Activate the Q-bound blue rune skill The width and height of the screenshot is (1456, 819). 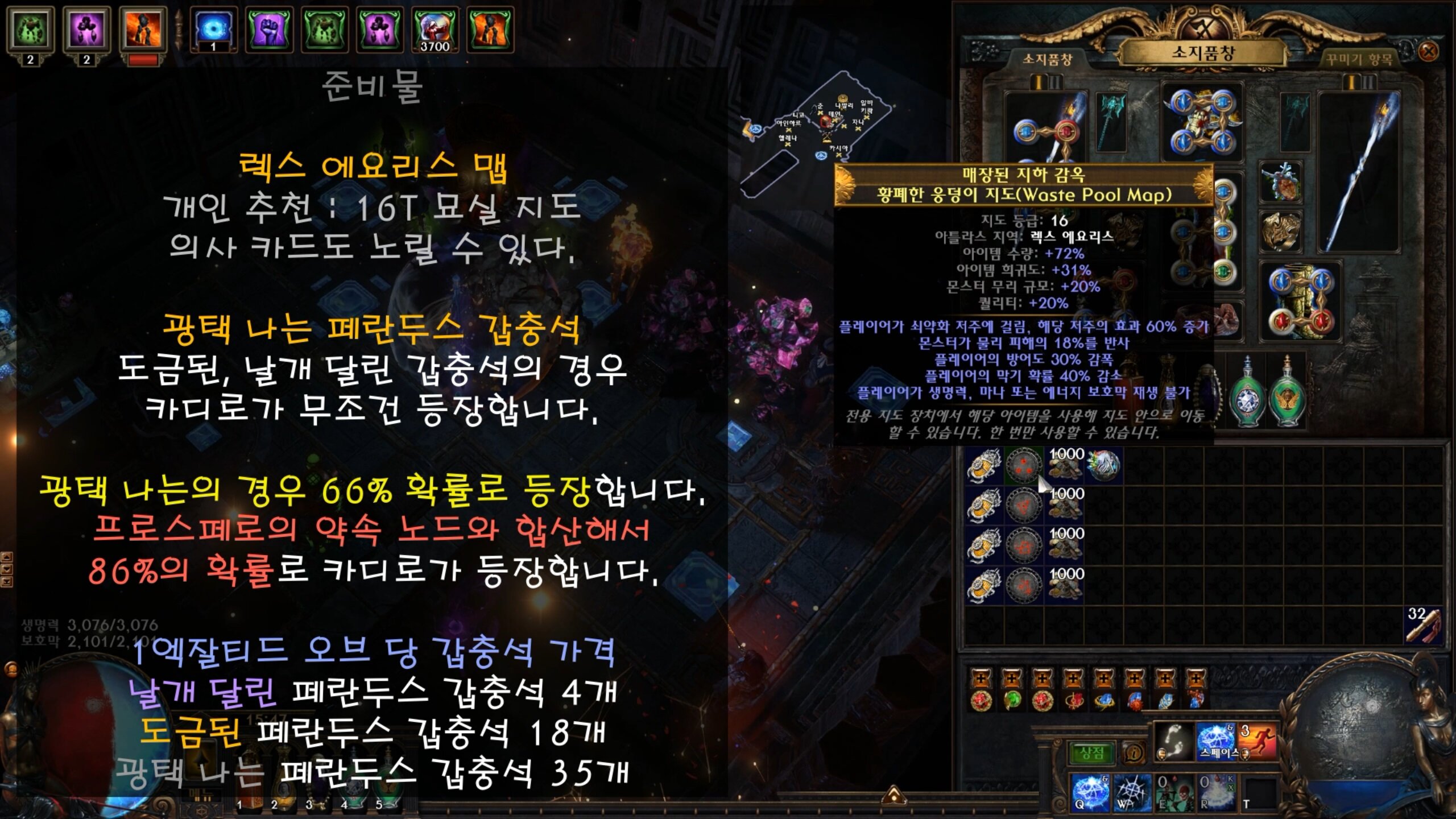pyautogui.click(x=1090, y=792)
